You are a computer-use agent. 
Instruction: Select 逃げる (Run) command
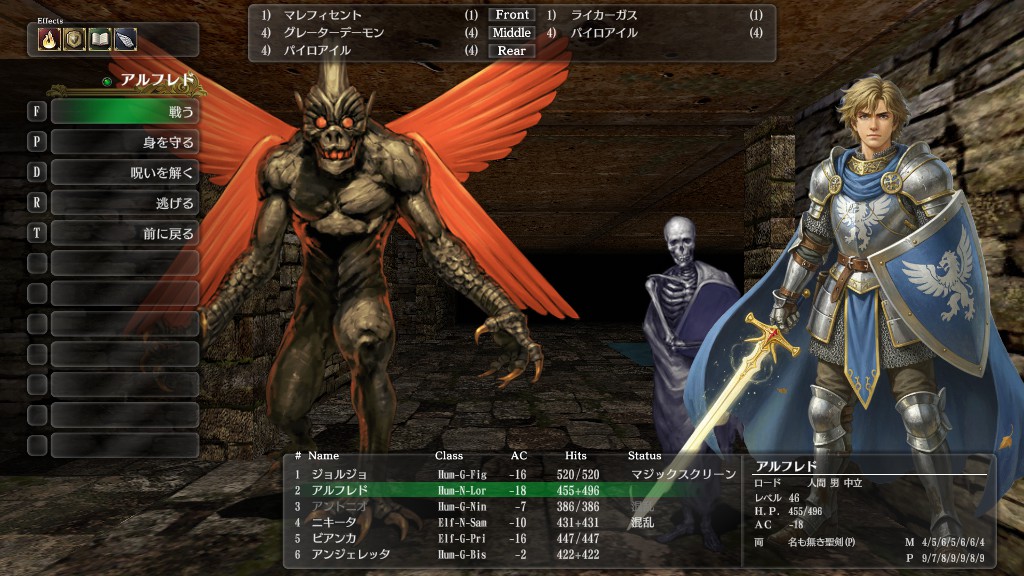(x=124, y=203)
